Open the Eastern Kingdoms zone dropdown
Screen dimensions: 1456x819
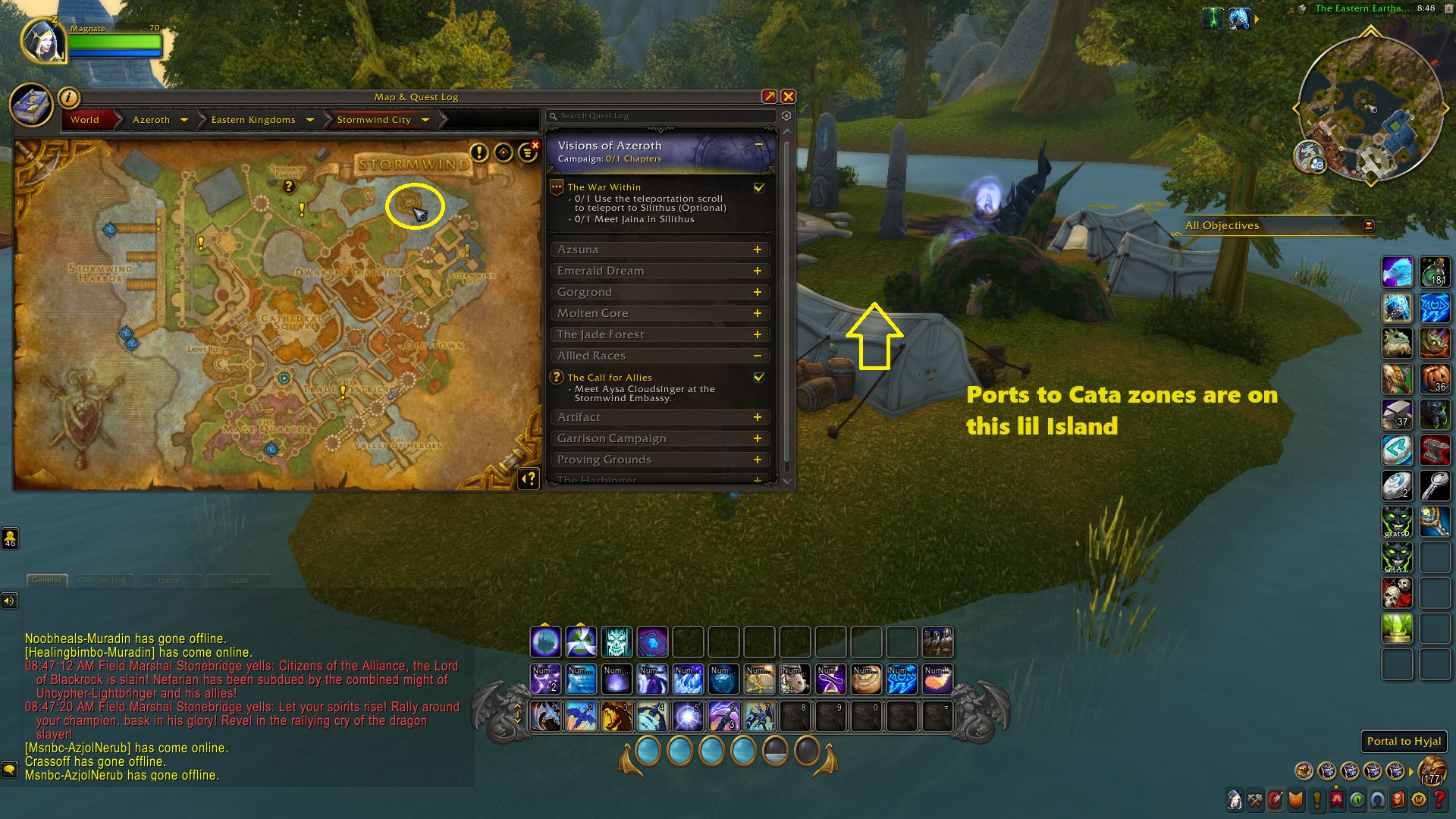coord(309,120)
